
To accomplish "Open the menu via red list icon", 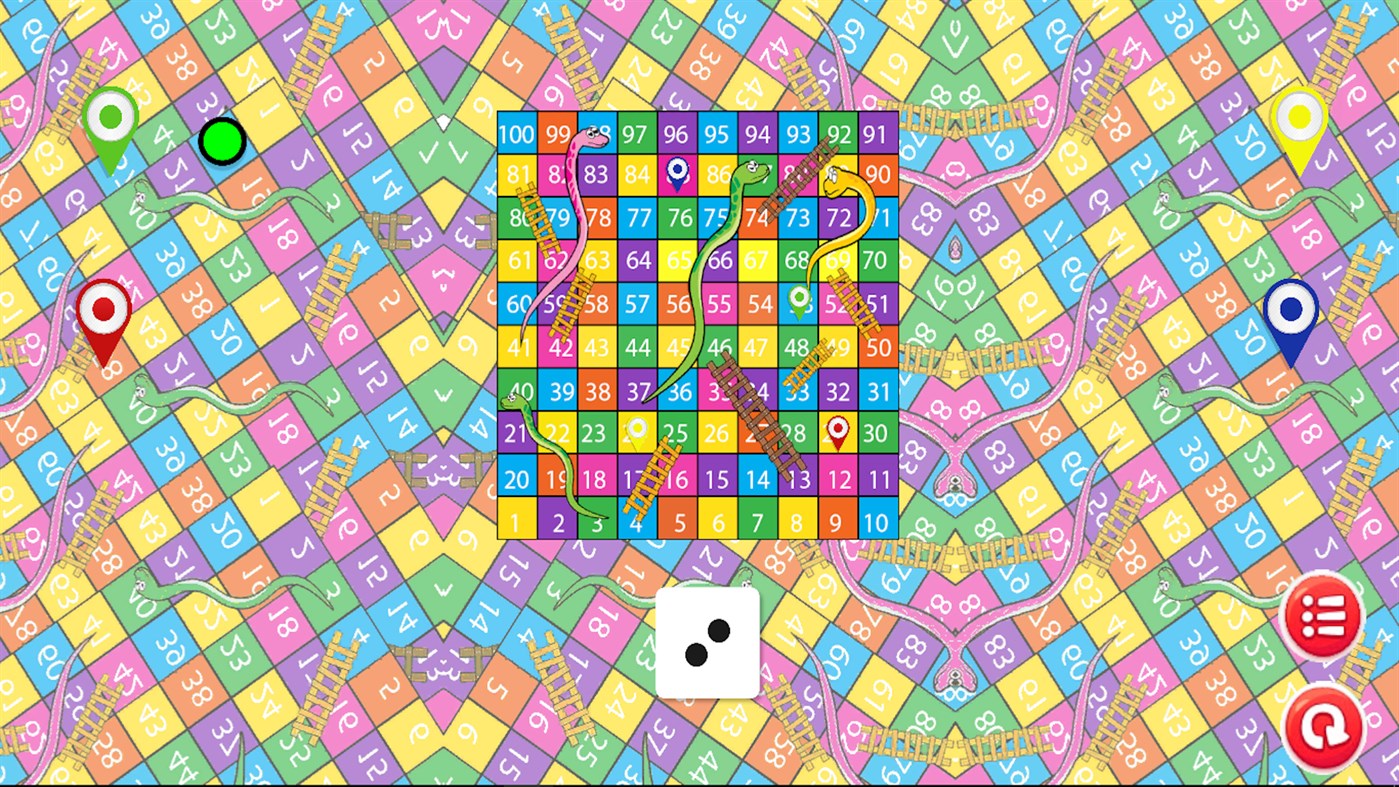I will (1321, 616).
